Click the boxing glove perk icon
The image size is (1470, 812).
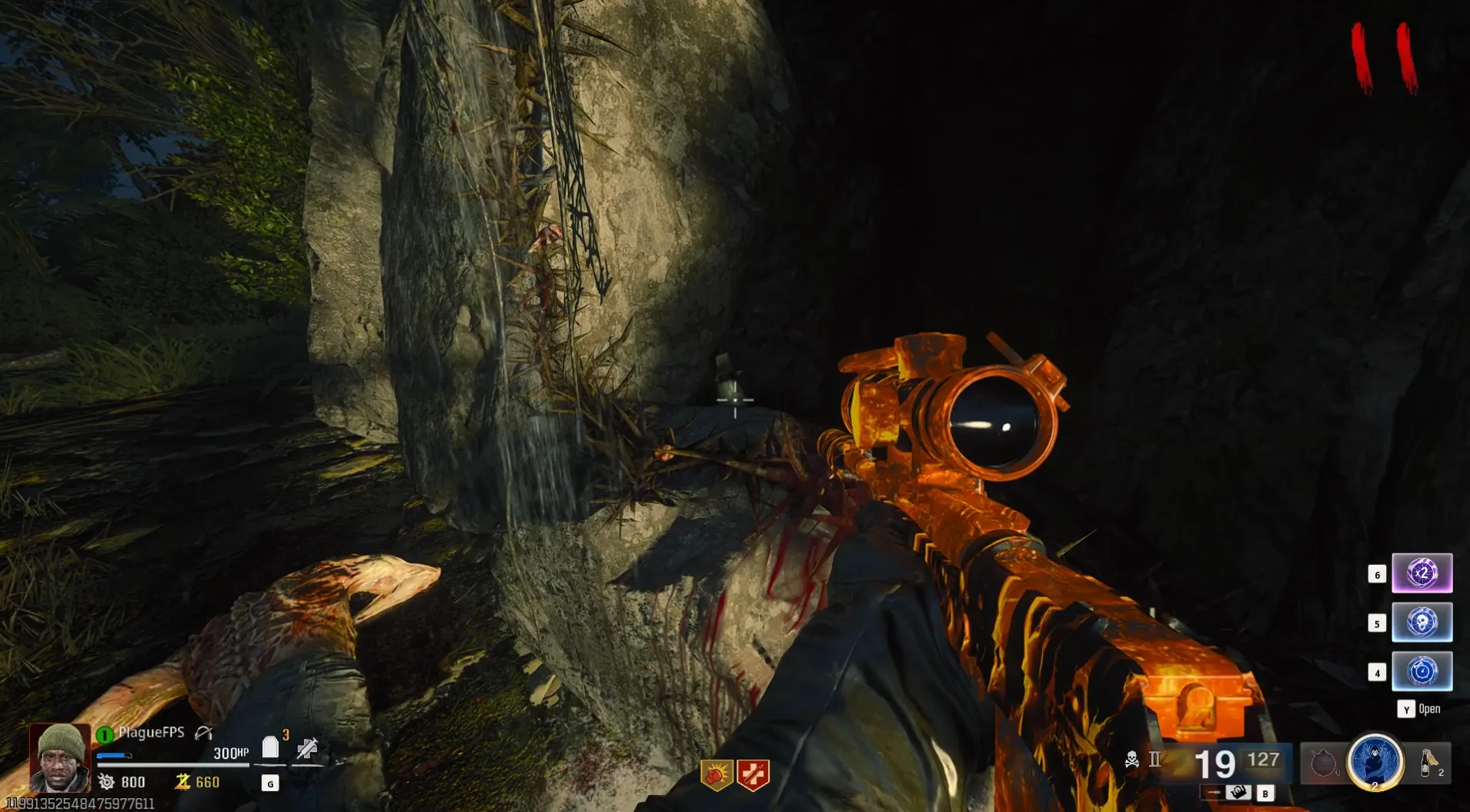pos(717,775)
